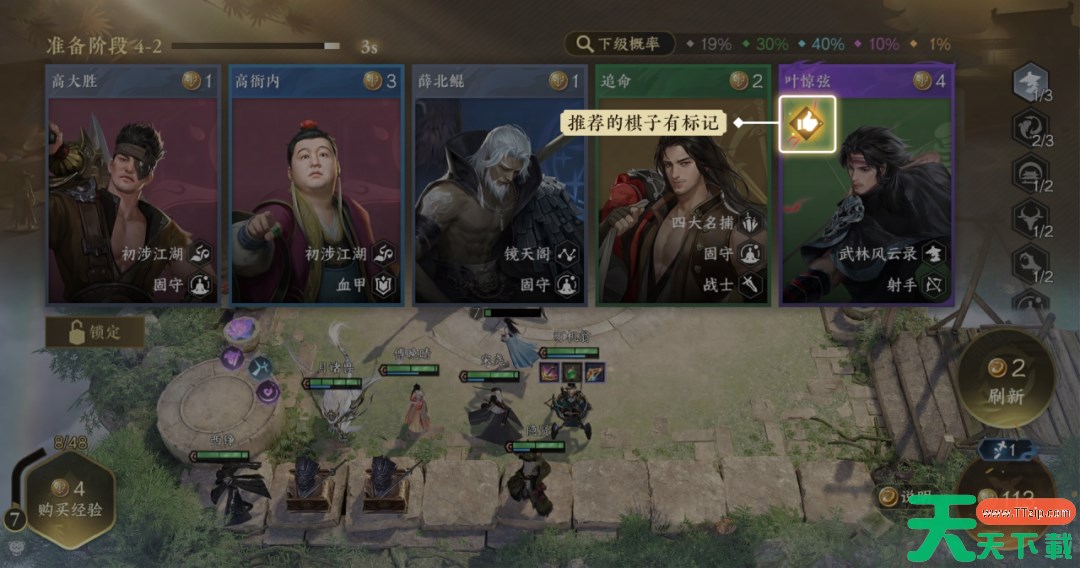Buy the 高大胜 hero card
The width and height of the screenshot is (1080, 568).
(x=132, y=190)
